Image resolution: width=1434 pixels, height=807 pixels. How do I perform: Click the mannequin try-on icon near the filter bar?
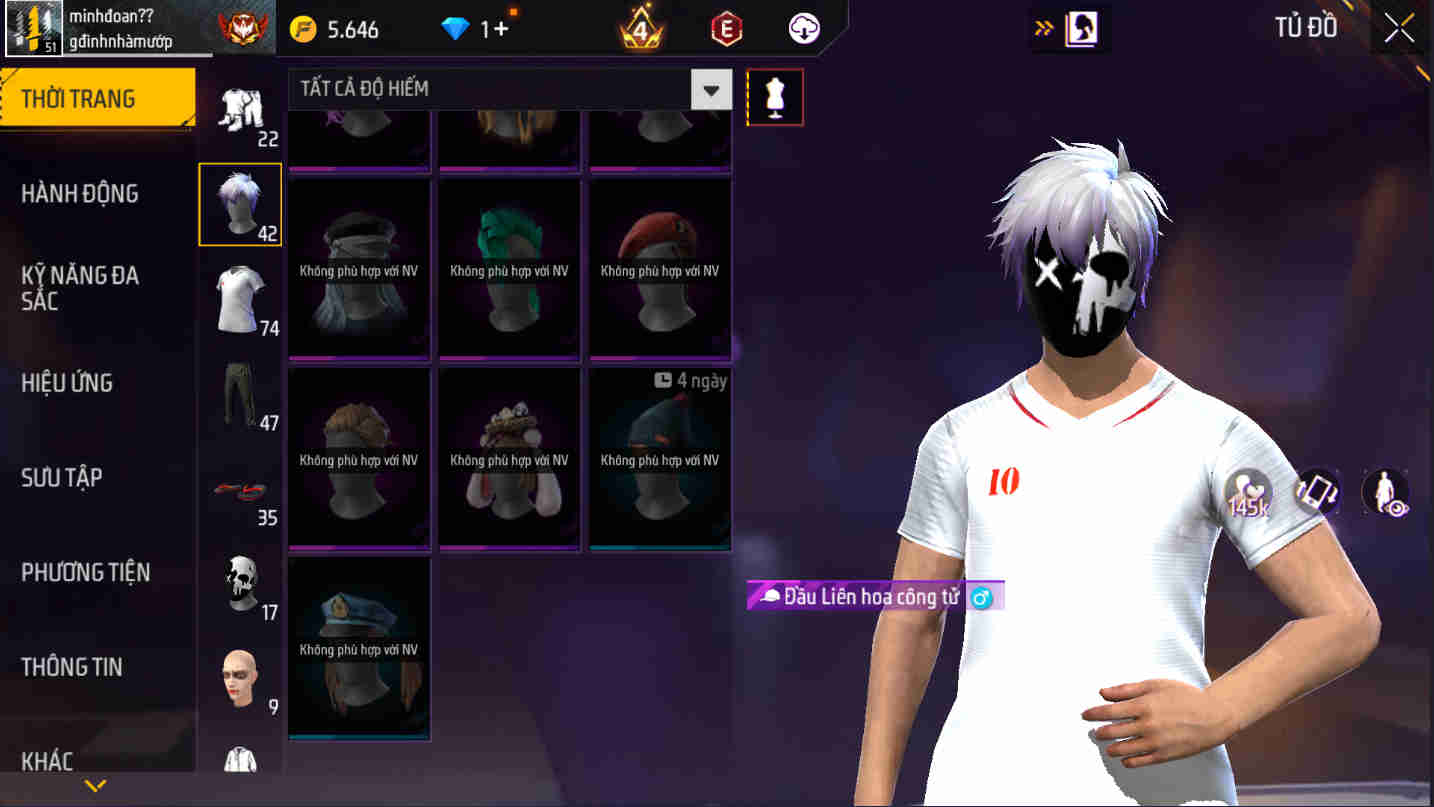(775, 96)
